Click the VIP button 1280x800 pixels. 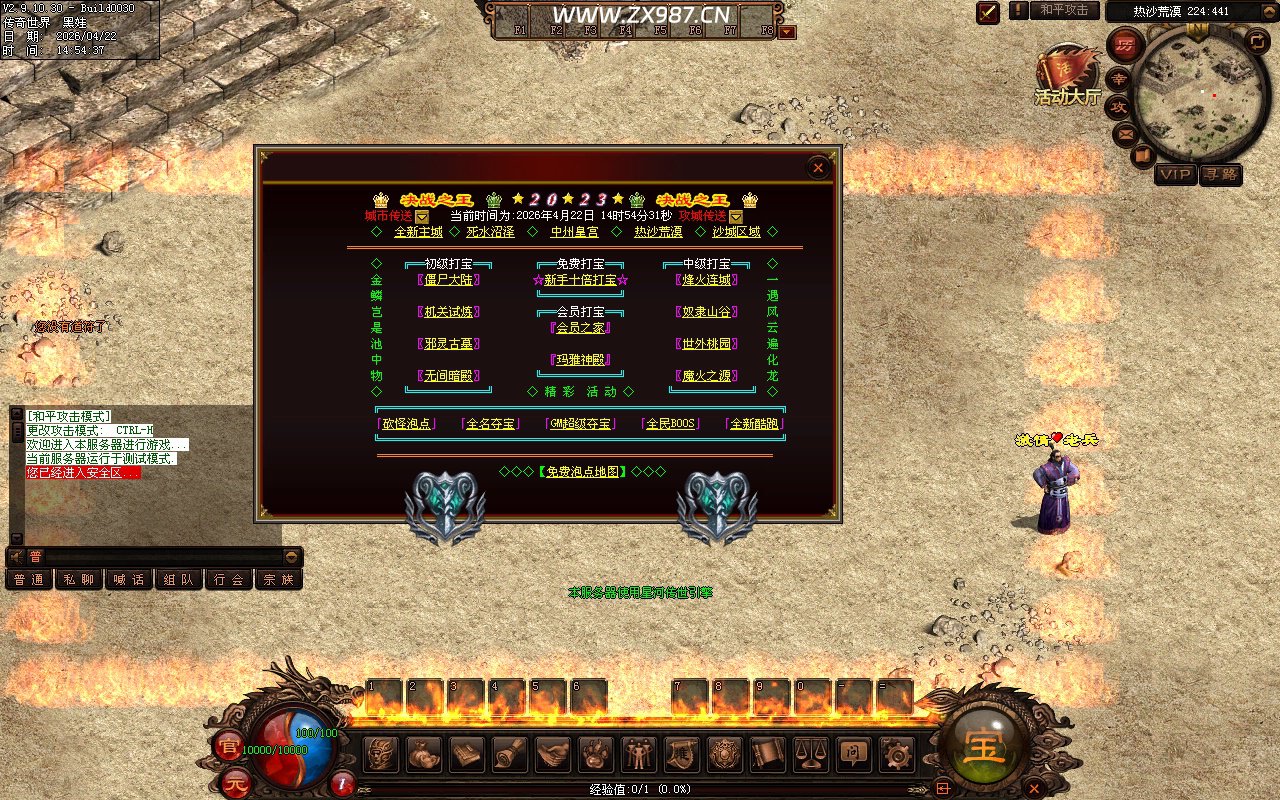(x=1175, y=174)
